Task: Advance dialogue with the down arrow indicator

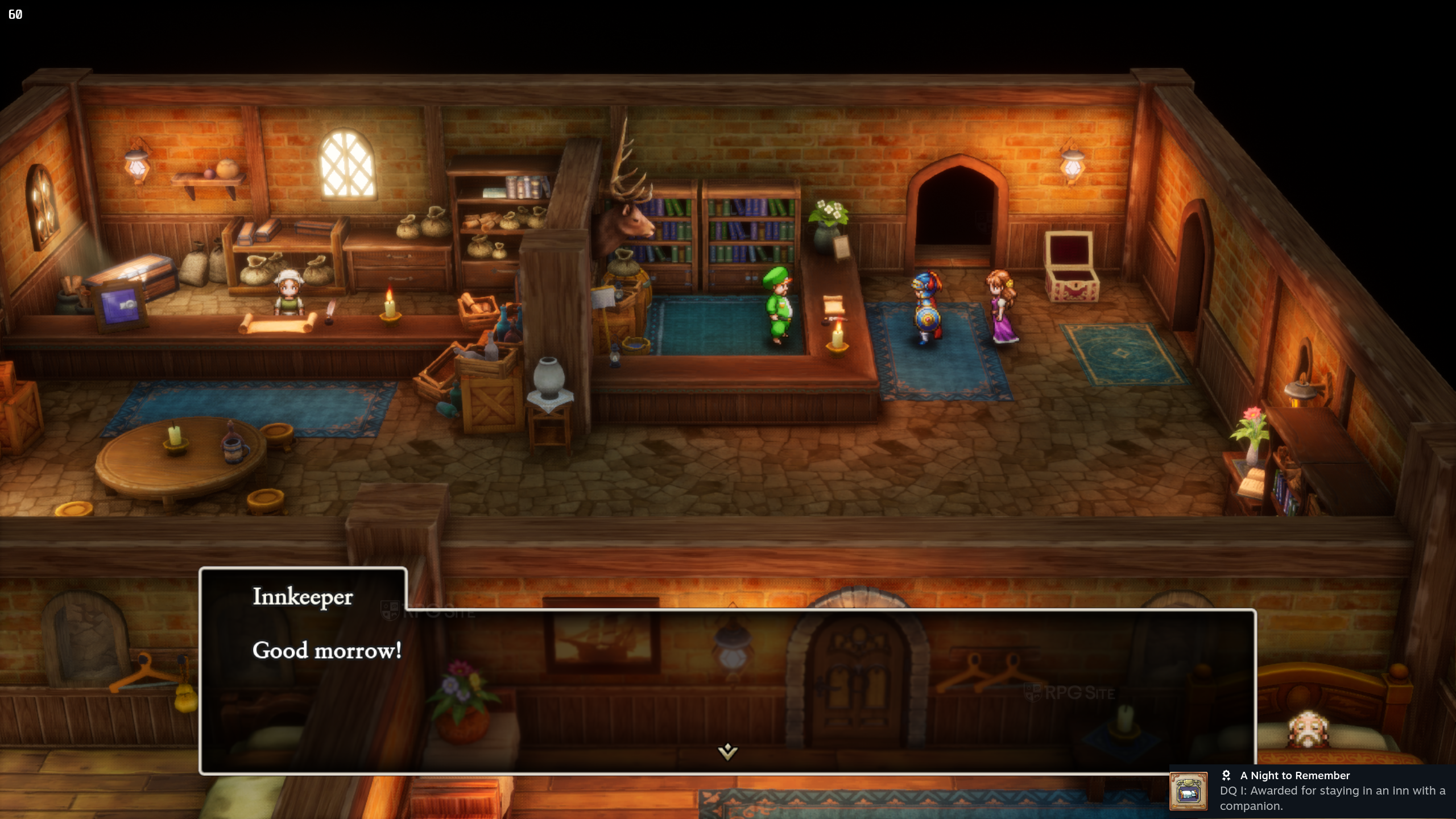Action: [x=727, y=751]
